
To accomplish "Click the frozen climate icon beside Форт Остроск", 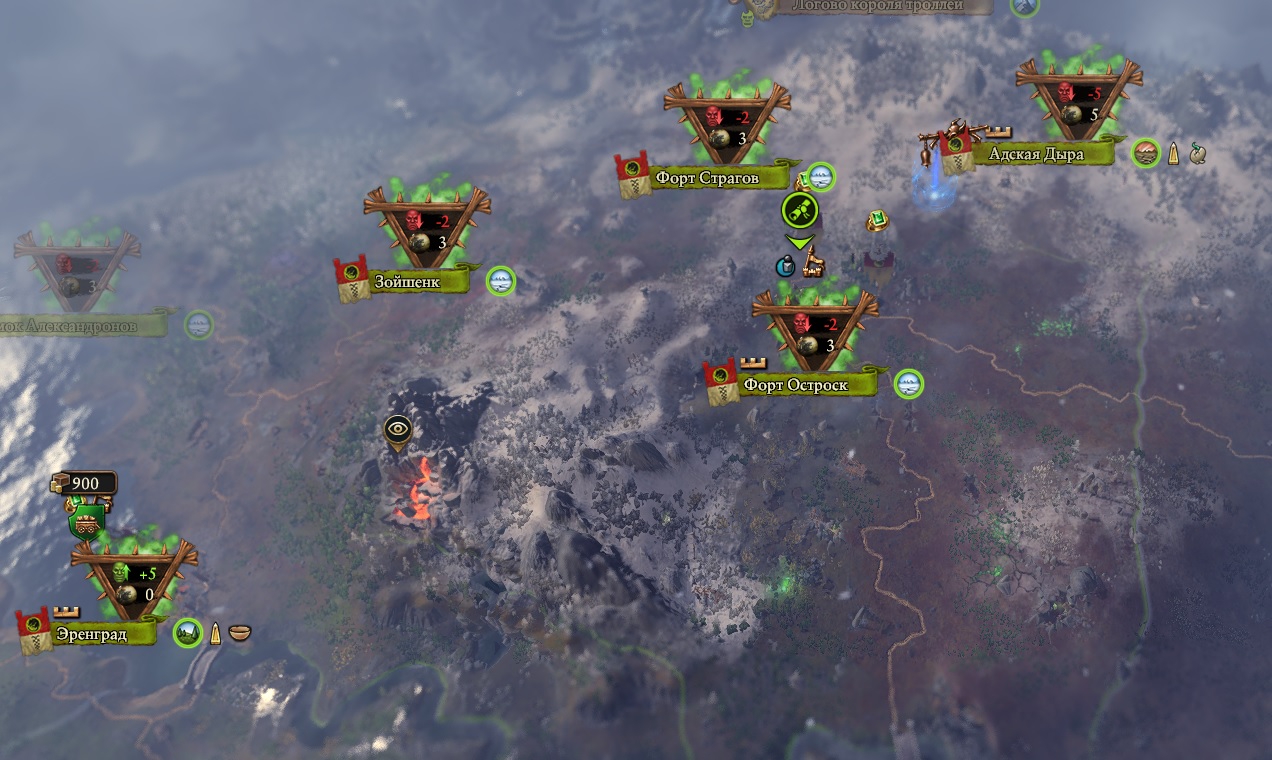I will coord(908,384).
